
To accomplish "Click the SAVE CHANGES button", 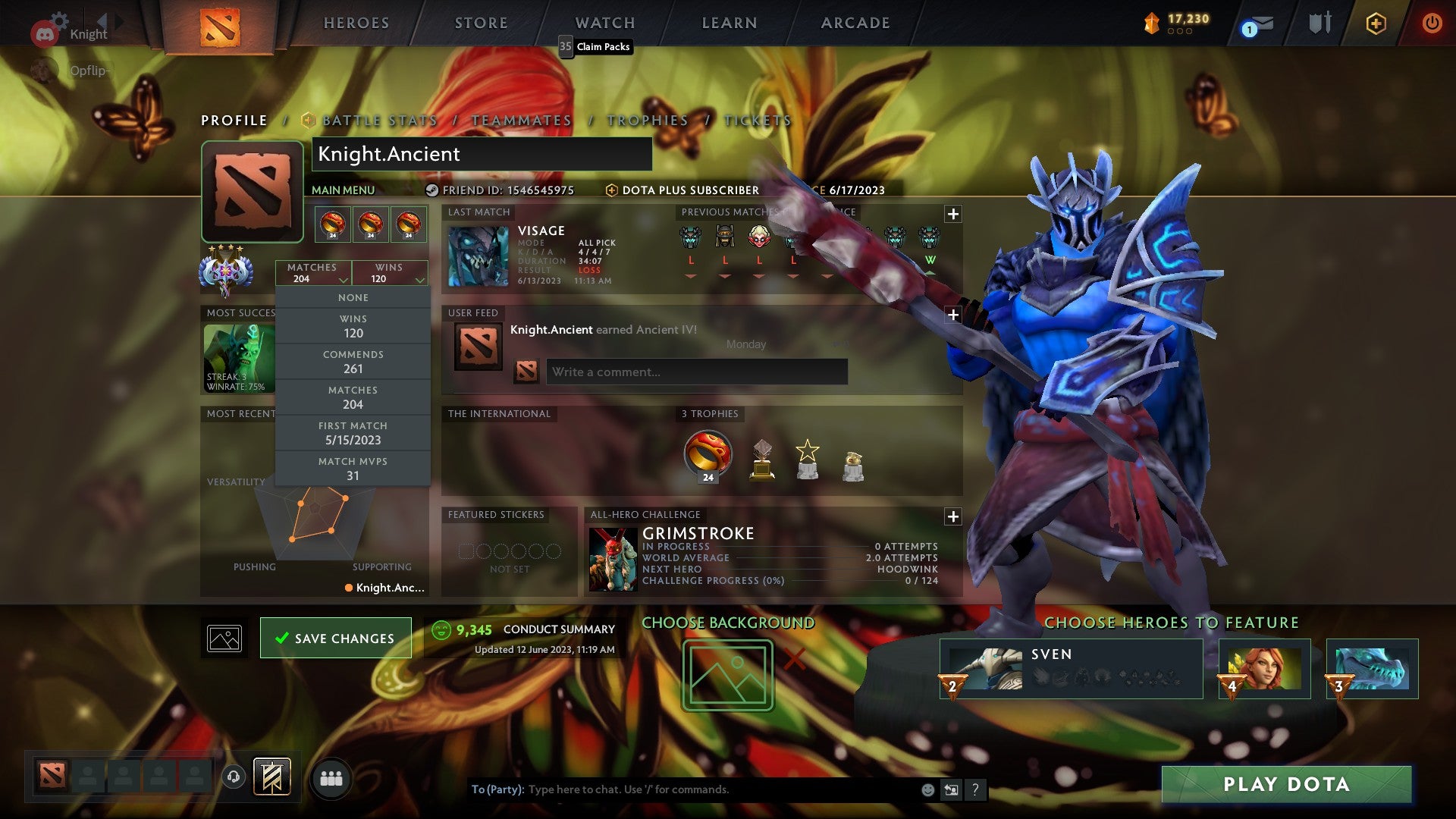I will coord(334,638).
